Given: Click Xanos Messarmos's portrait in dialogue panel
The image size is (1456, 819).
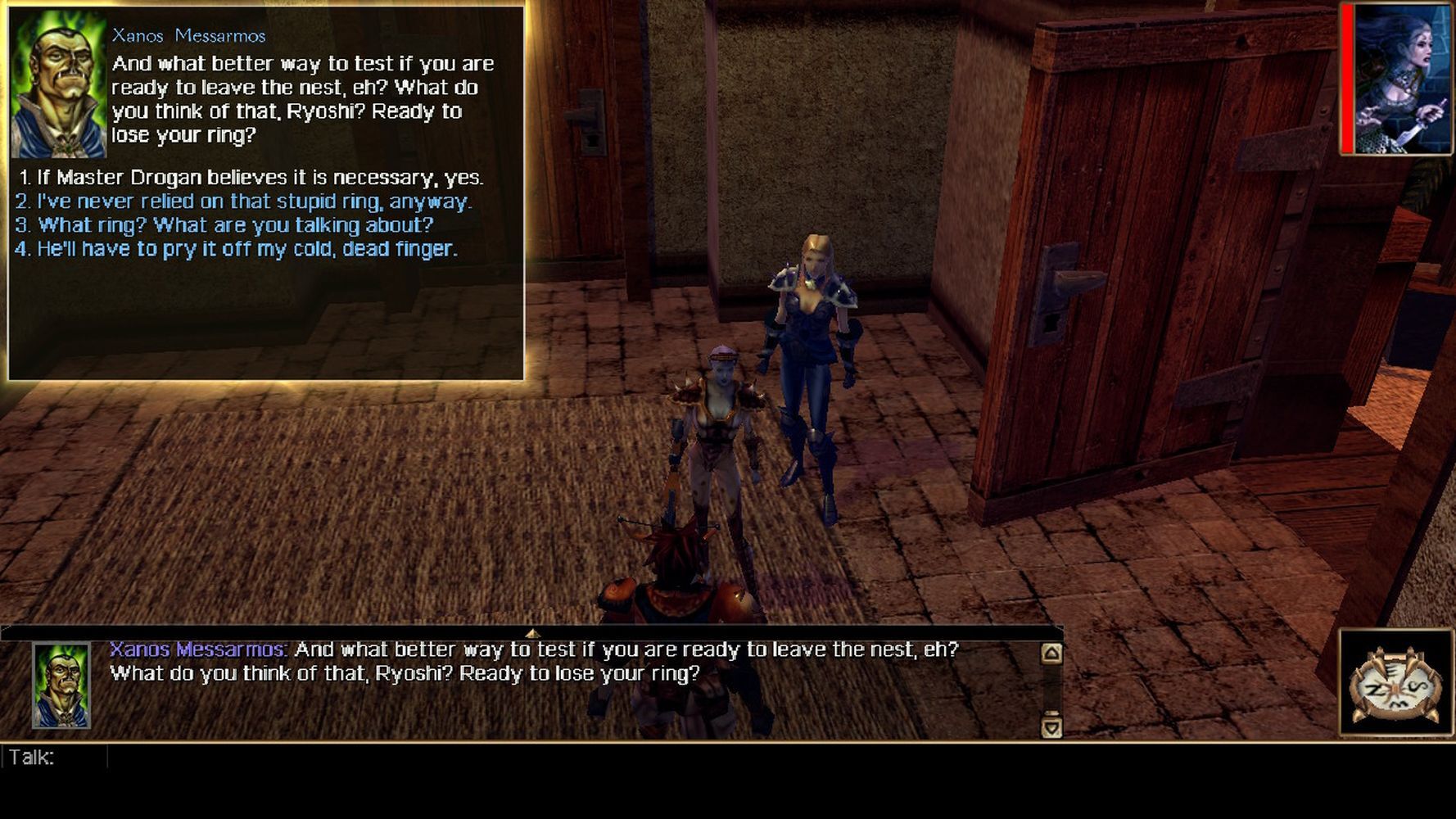Looking at the screenshot, I should click(59, 84).
